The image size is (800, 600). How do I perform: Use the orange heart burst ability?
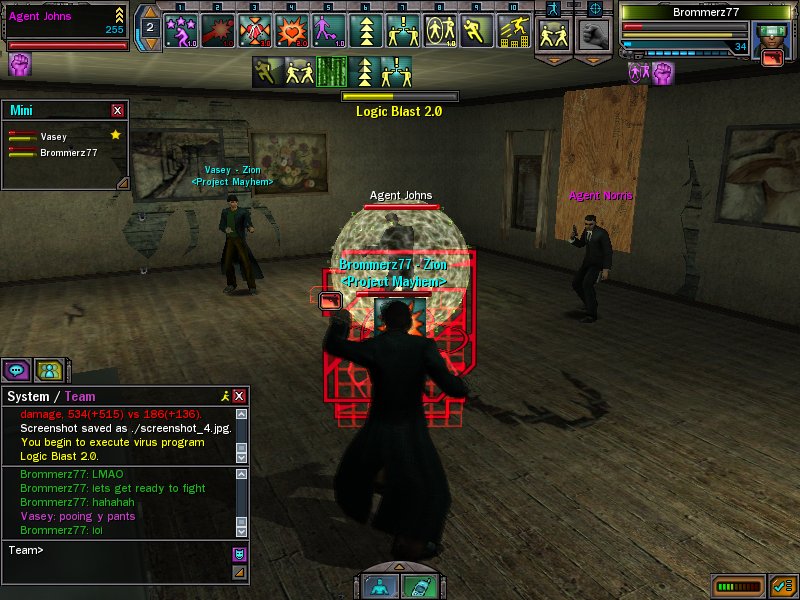pos(291,31)
